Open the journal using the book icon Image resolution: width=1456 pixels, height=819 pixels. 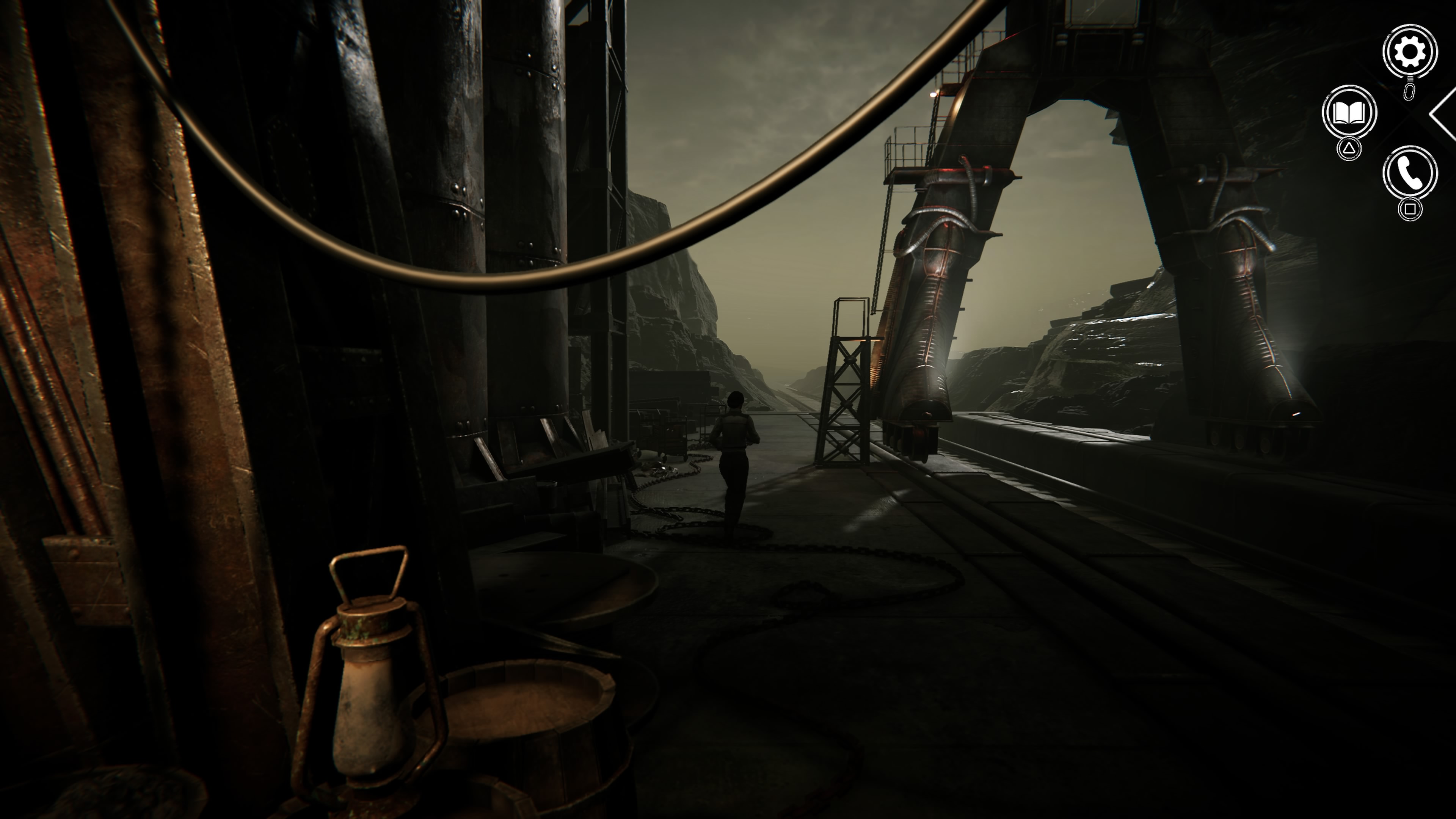pos(1350,111)
